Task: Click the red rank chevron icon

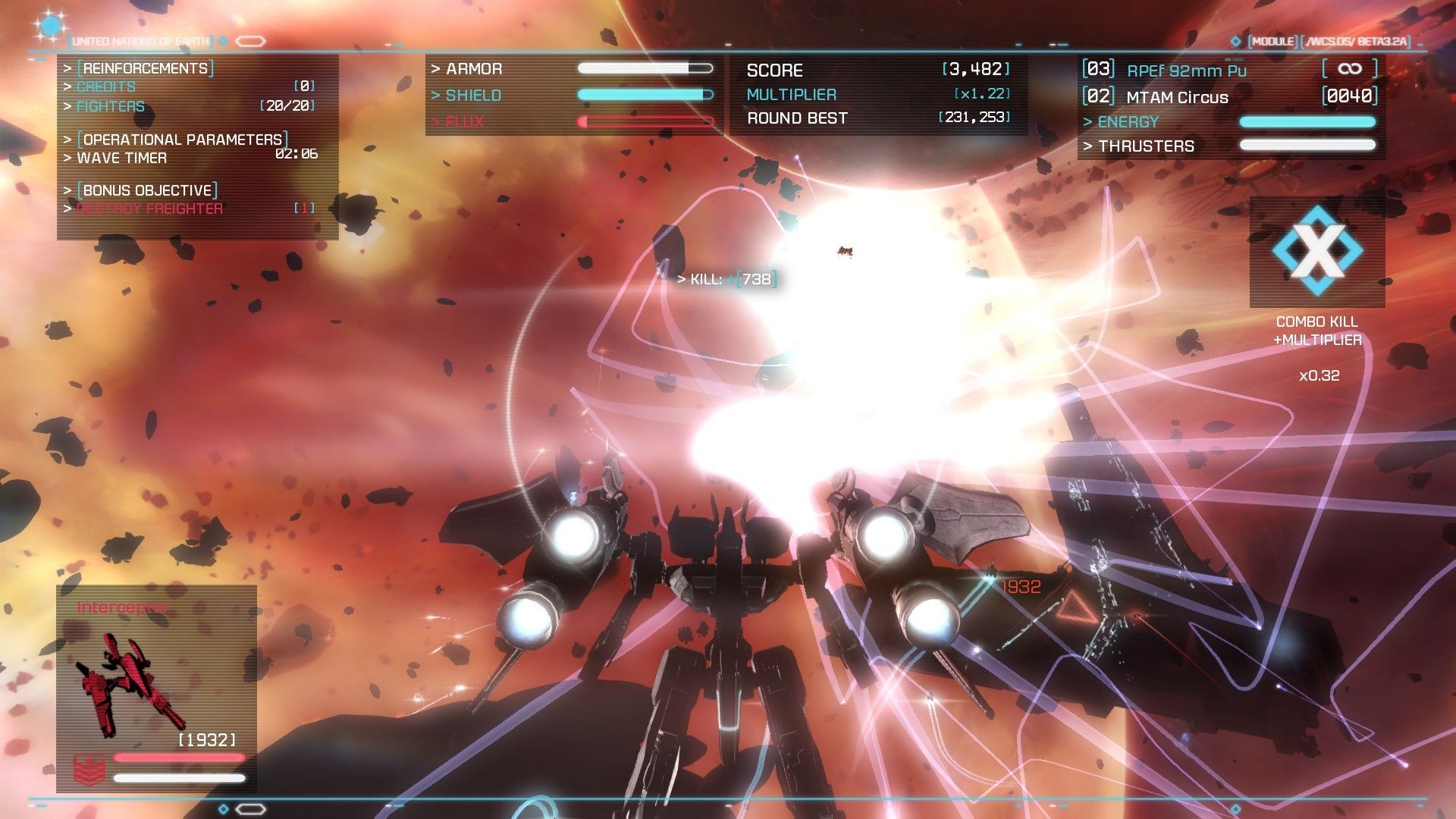Action: [89, 769]
